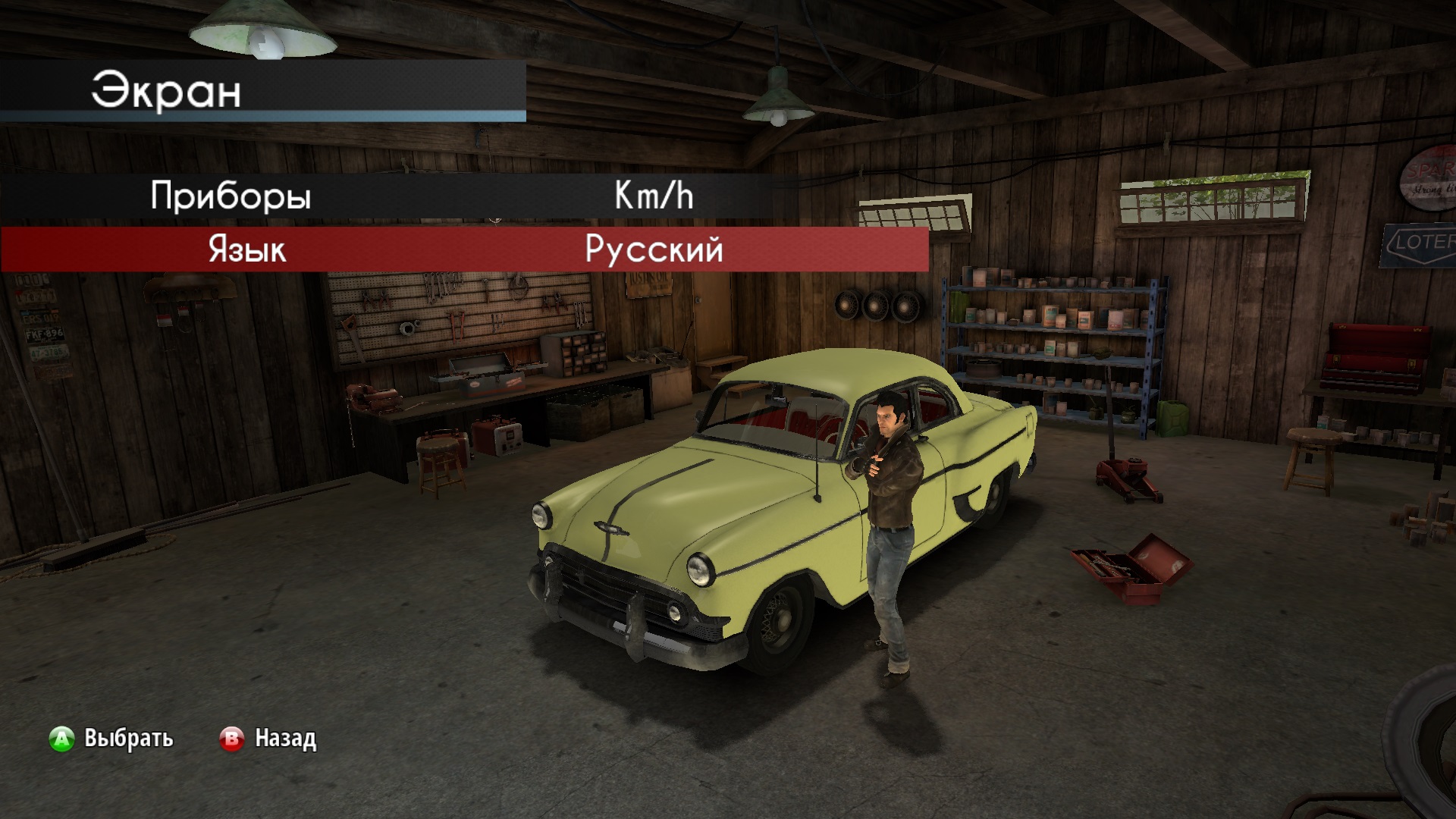
Task: Select the Приборы settings row
Action: click(231, 196)
